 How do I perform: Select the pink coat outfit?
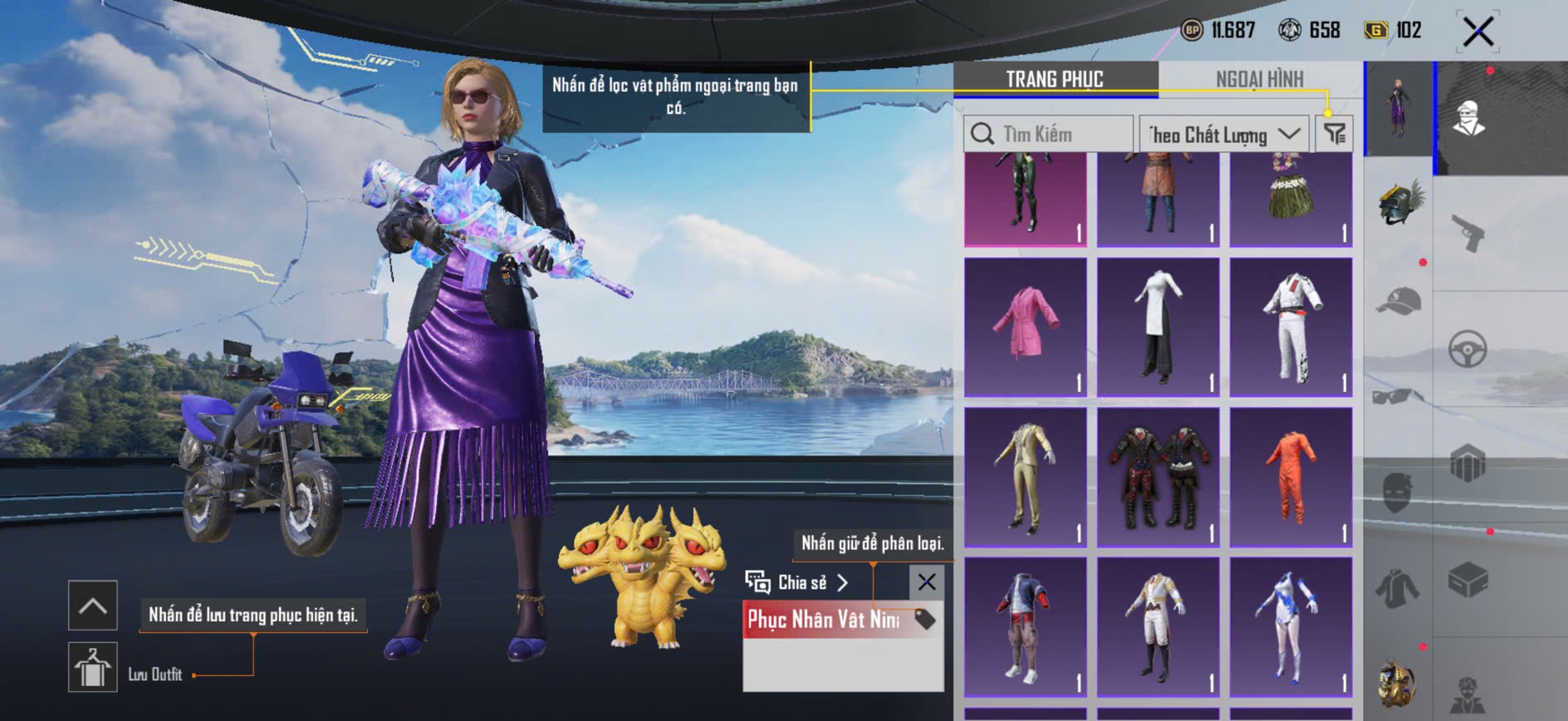(x=1026, y=326)
